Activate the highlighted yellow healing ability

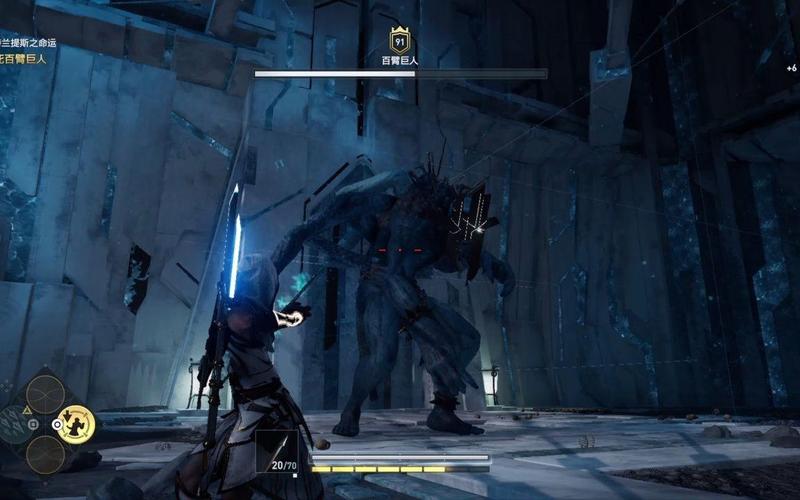tap(75, 425)
